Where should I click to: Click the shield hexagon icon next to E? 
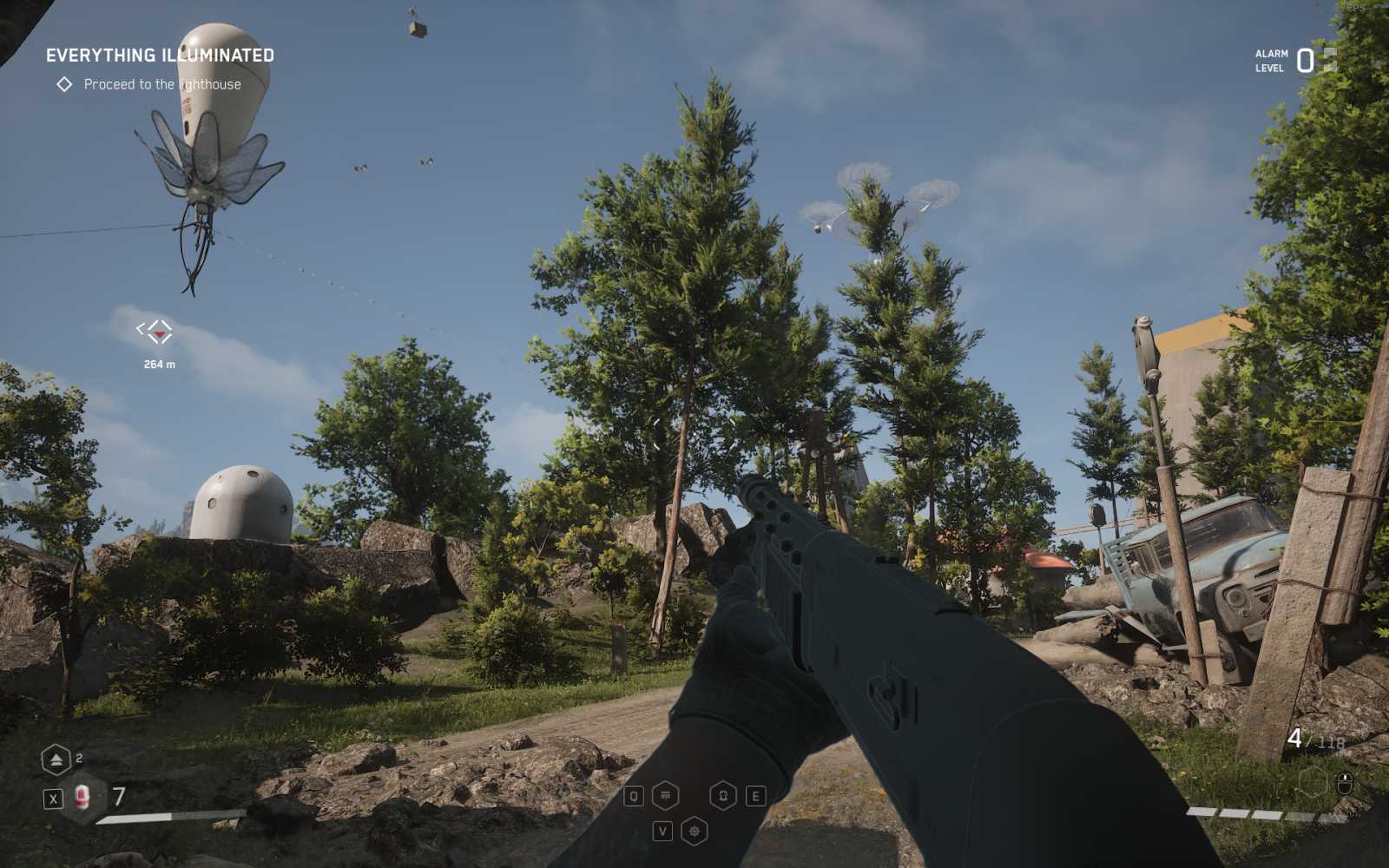pyautogui.click(x=722, y=797)
